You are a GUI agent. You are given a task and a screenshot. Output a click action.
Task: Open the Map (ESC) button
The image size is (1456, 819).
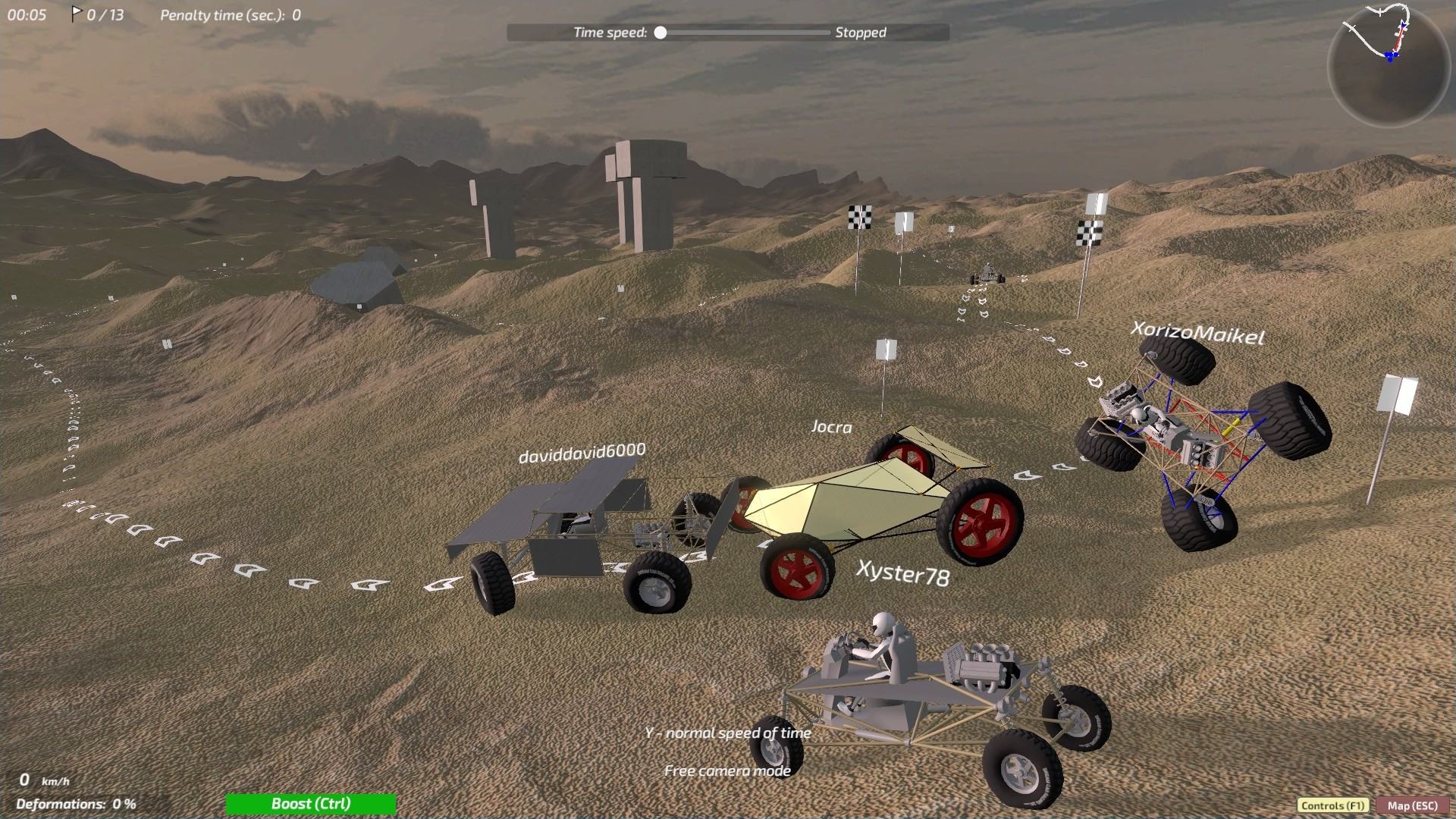pyautogui.click(x=1413, y=805)
